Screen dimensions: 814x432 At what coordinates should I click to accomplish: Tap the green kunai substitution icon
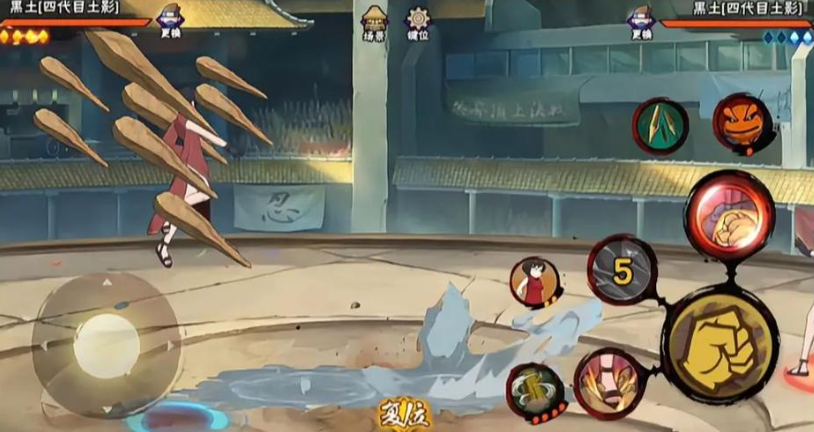click(660, 126)
